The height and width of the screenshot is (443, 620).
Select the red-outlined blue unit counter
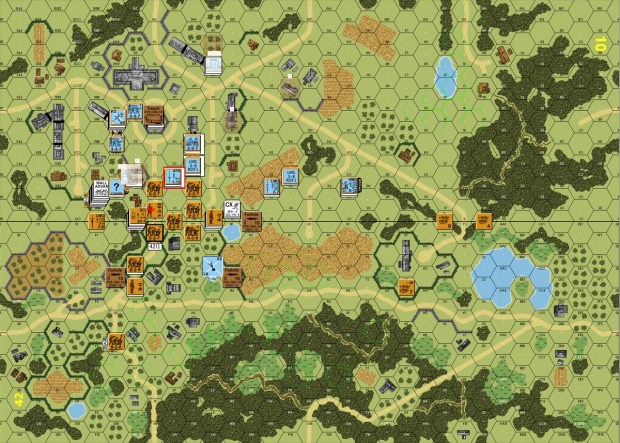(175, 177)
